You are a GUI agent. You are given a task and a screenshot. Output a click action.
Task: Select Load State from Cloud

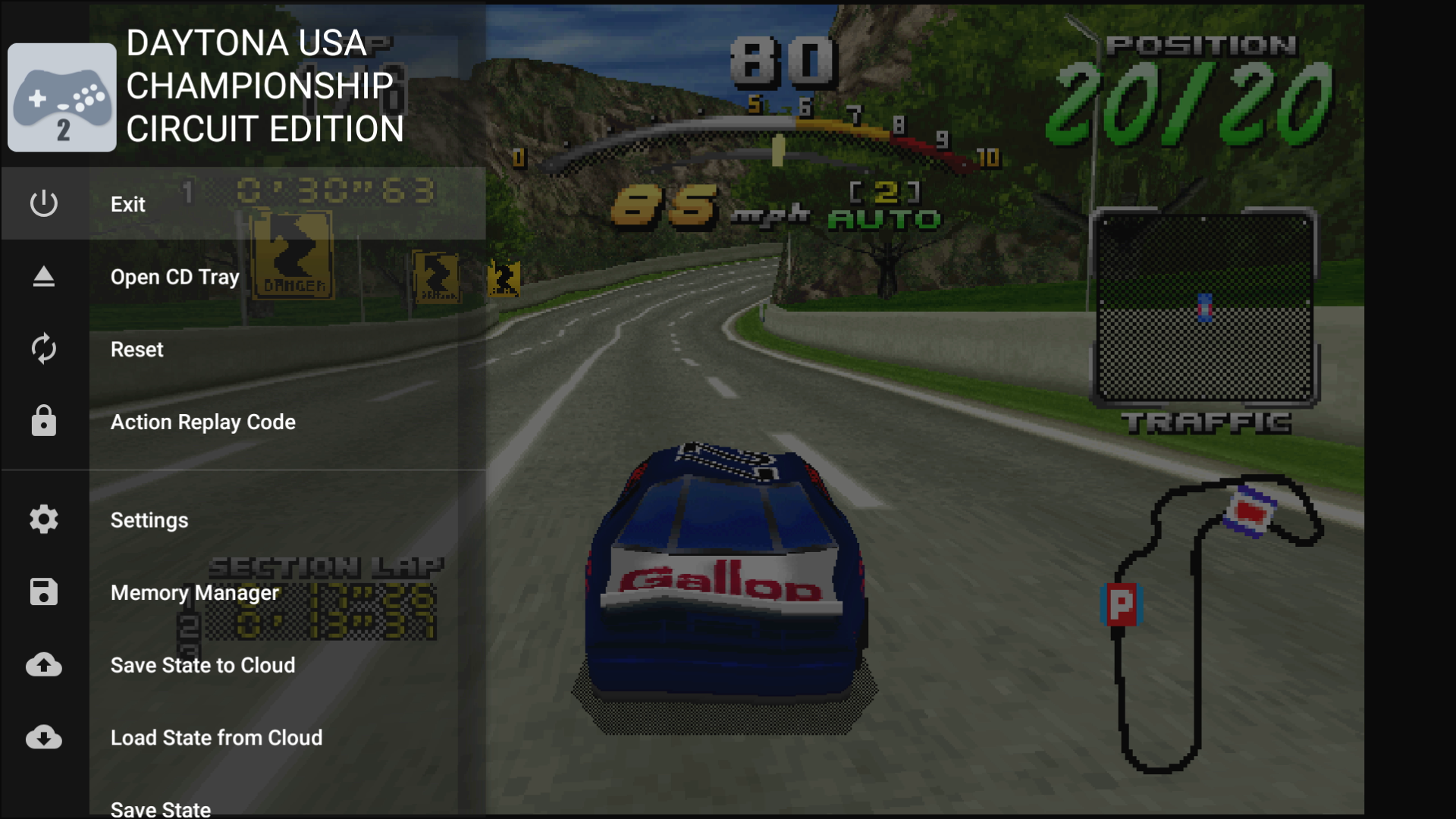click(216, 738)
